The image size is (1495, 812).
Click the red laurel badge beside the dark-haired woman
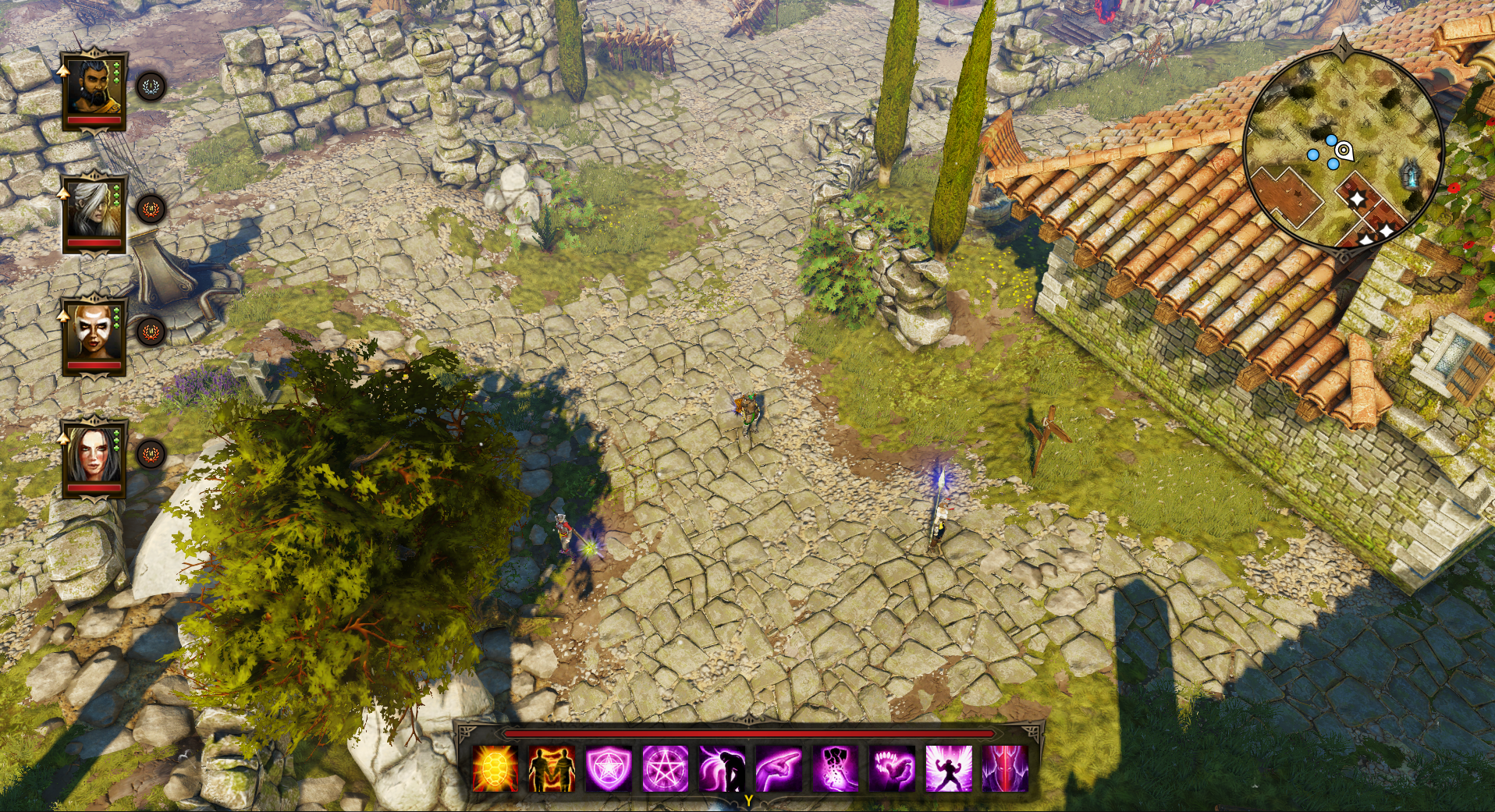pos(151,454)
